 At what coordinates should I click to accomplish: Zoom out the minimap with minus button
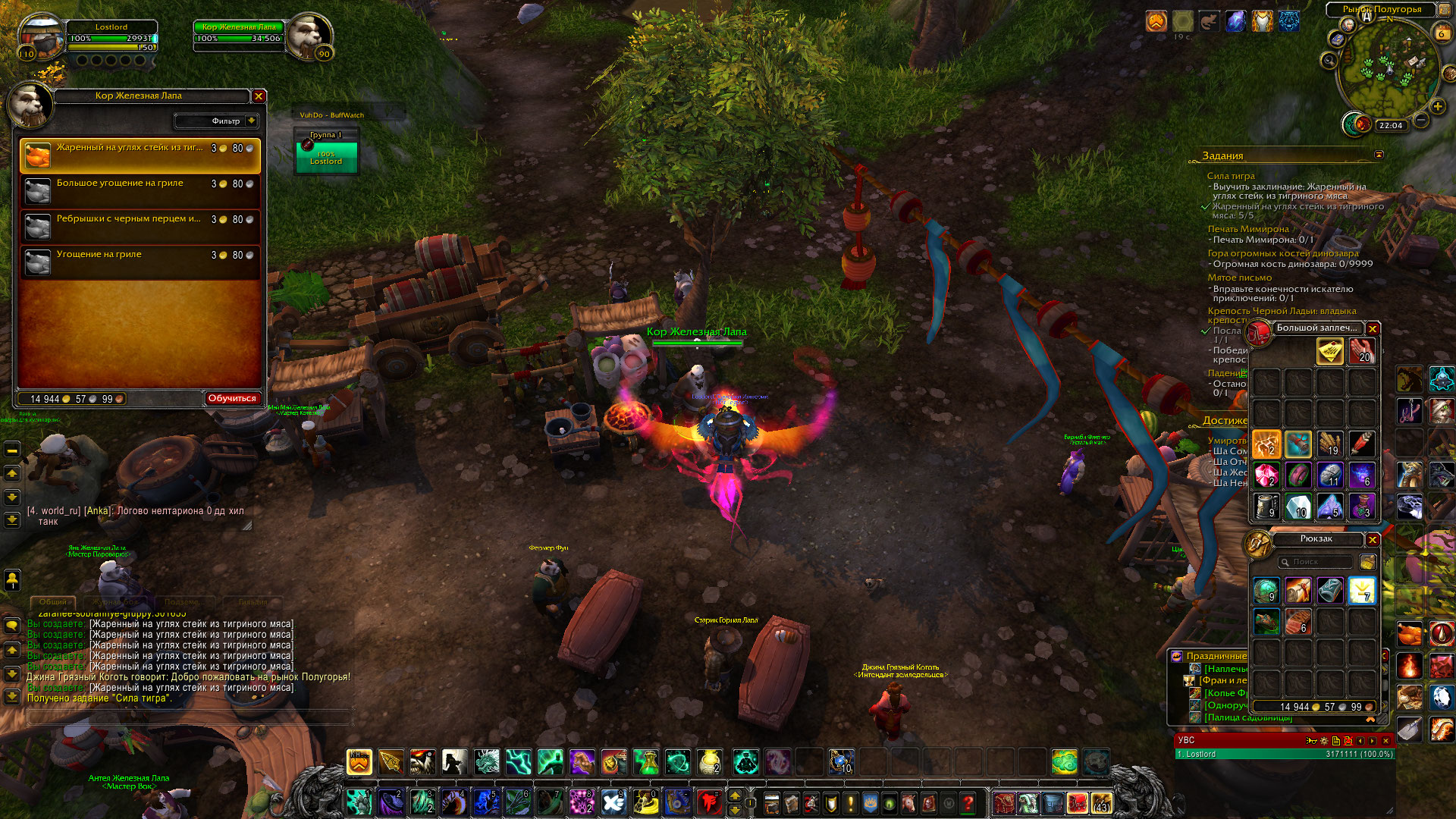(x=1422, y=120)
